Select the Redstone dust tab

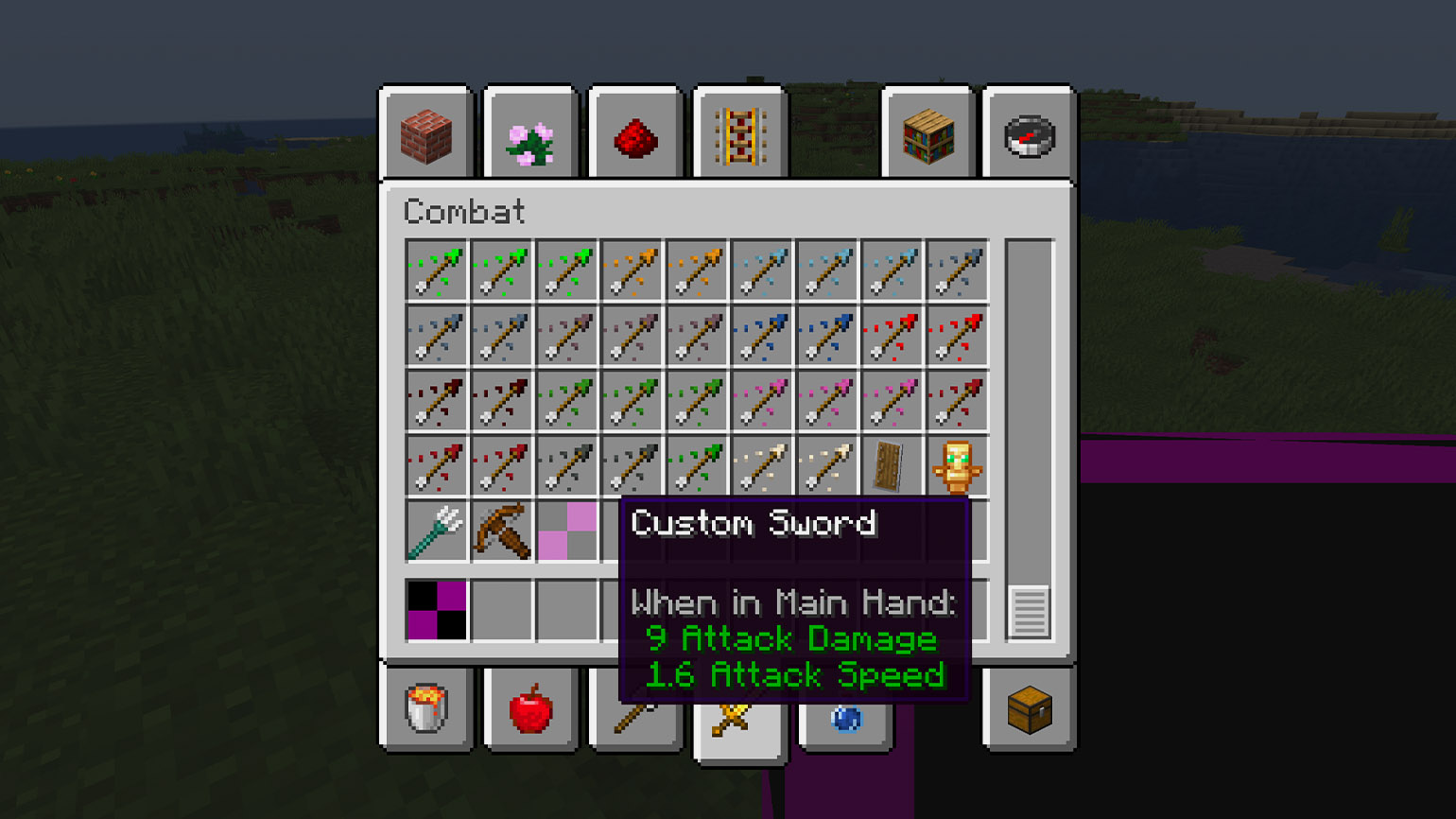coord(635,135)
